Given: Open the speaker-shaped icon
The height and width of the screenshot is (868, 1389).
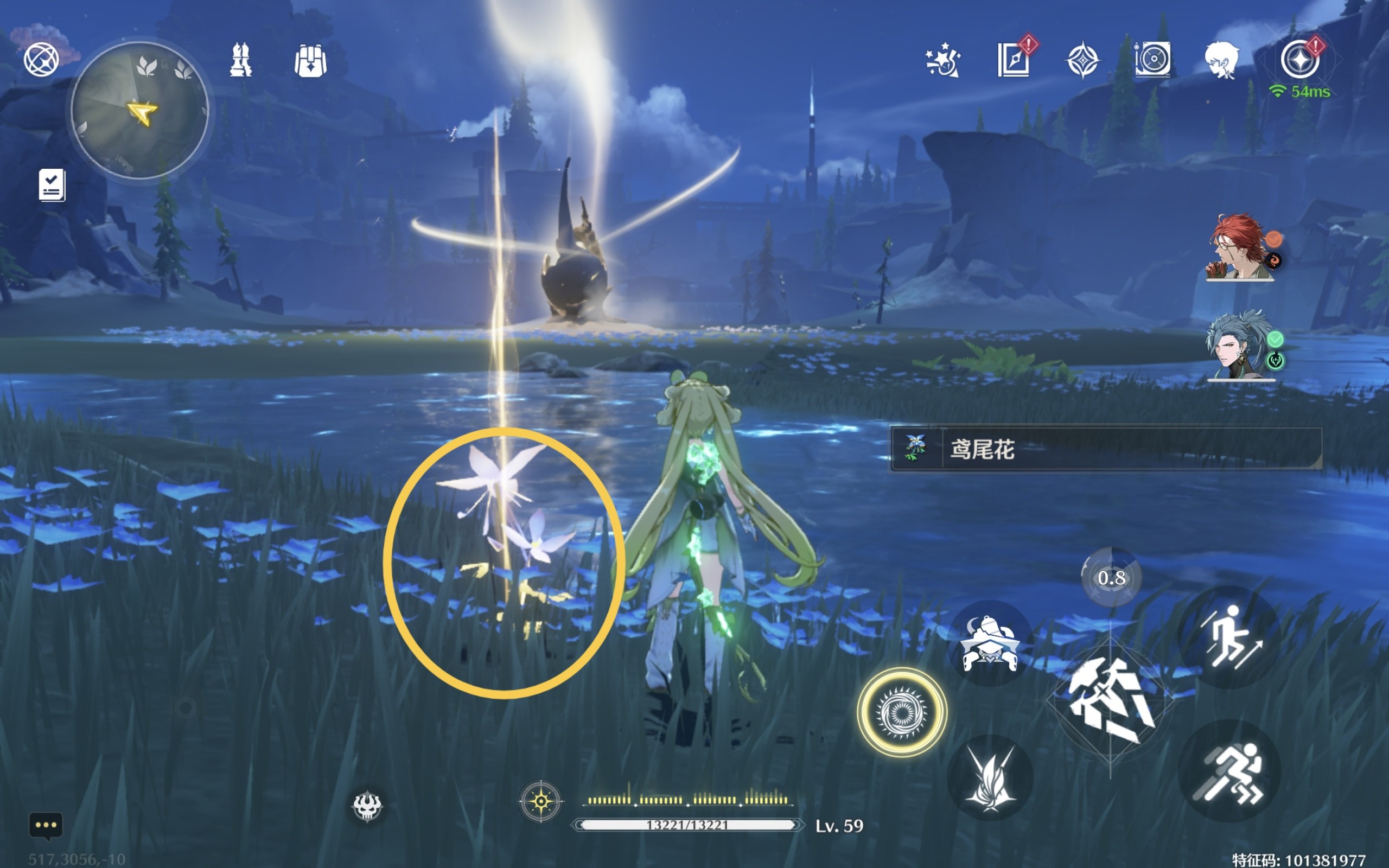Looking at the screenshot, I should pyautogui.click(x=1152, y=59).
